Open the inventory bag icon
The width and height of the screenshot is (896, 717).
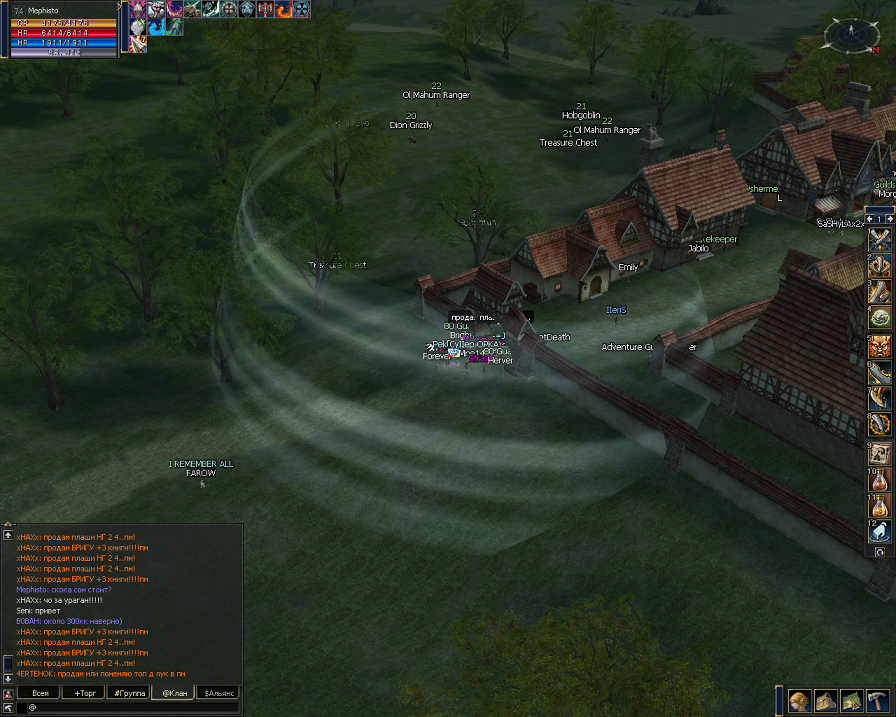pos(826,700)
